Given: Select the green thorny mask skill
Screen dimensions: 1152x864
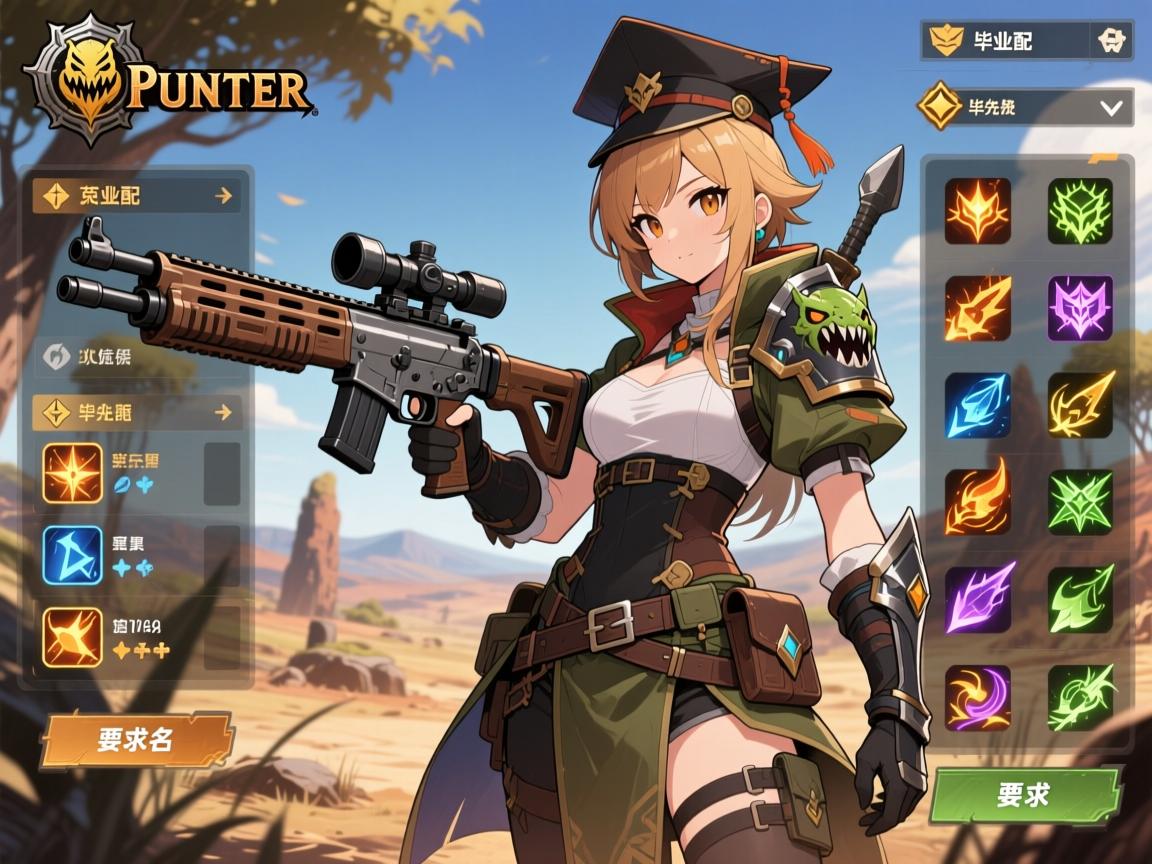Looking at the screenshot, I should 1080,211.
